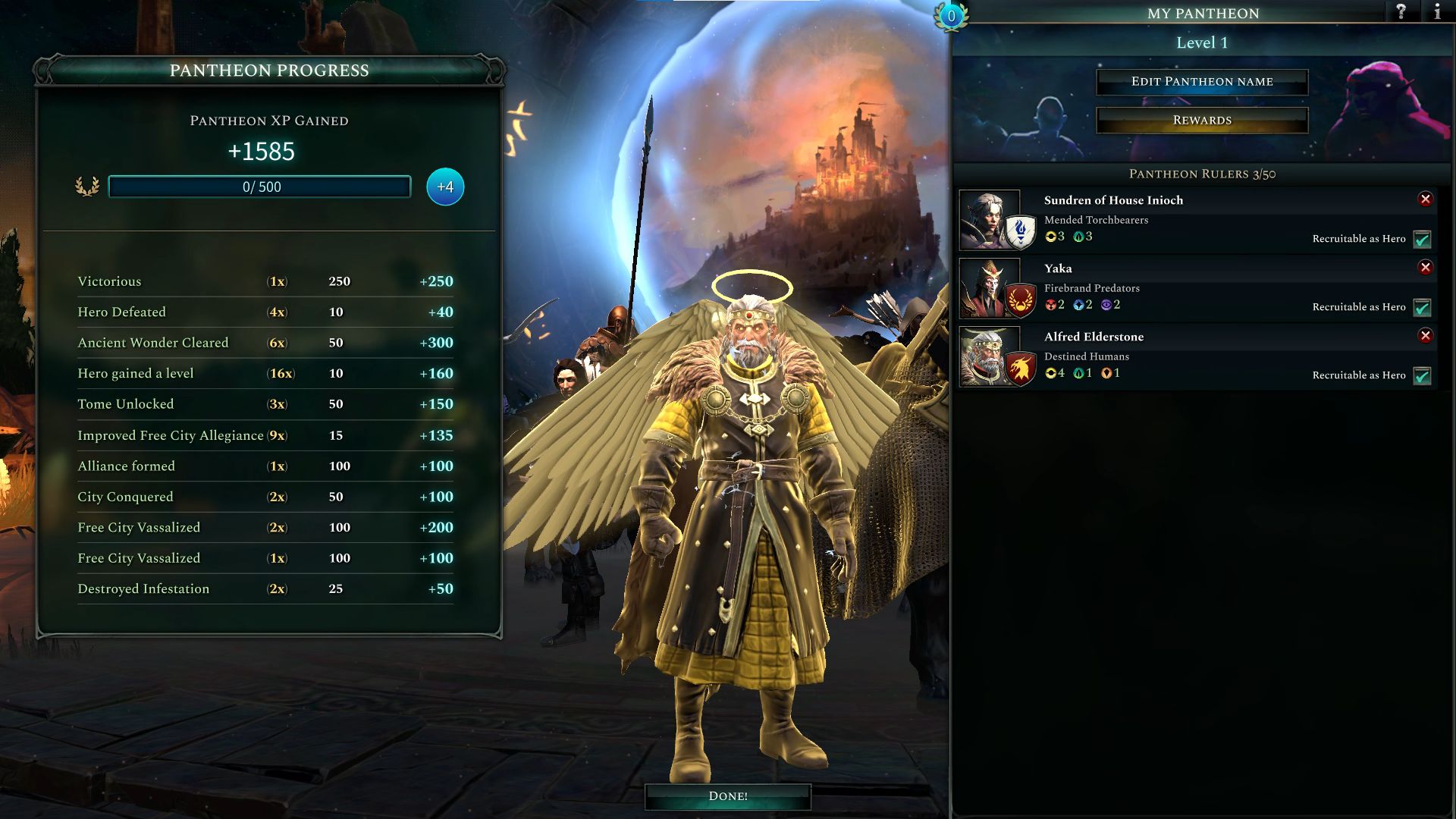Remove Sundren of House Inioch using the red X
Screen dimensions: 1456x819
[1427, 199]
